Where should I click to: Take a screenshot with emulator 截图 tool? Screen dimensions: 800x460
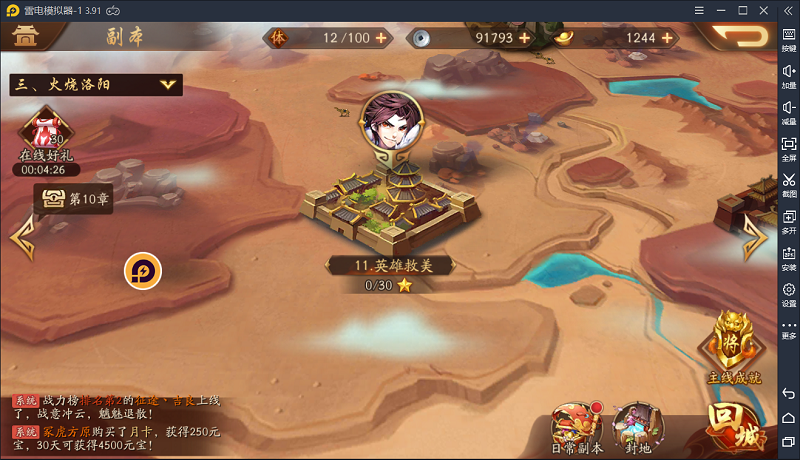coord(788,186)
